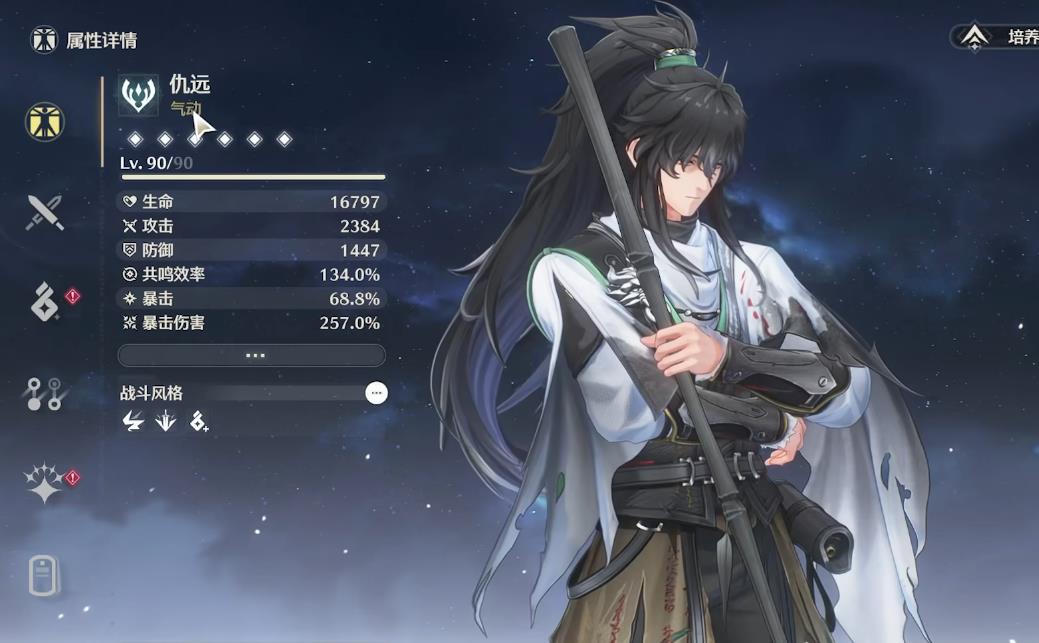The width and height of the screenshot is (1039, 643).
Task: View the 共鸣效率 energy regen row
Action: click(x=251, y=274)
